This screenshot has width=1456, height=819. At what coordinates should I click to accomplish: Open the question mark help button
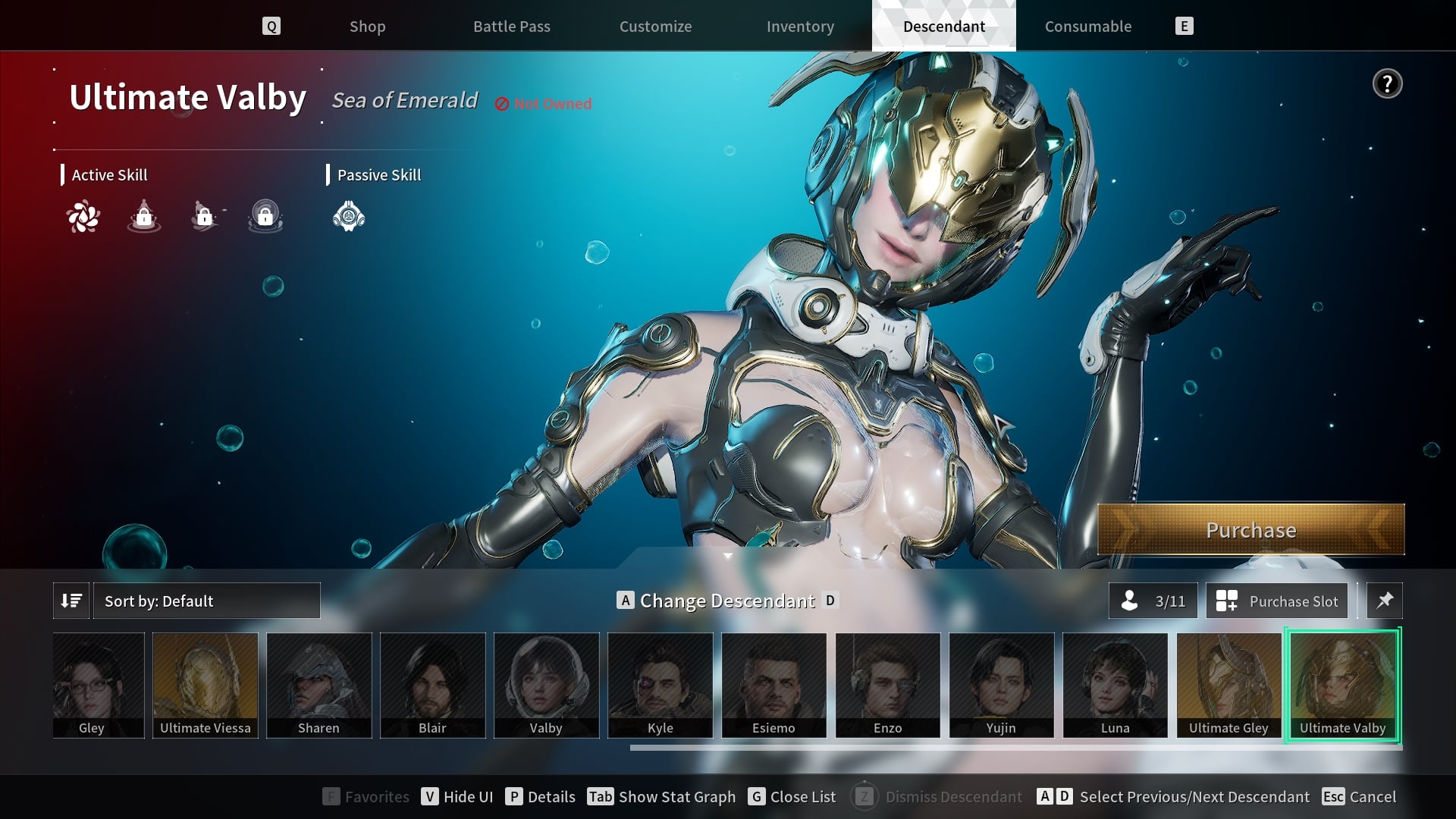pyautogui.click(x=1387, y=83)
